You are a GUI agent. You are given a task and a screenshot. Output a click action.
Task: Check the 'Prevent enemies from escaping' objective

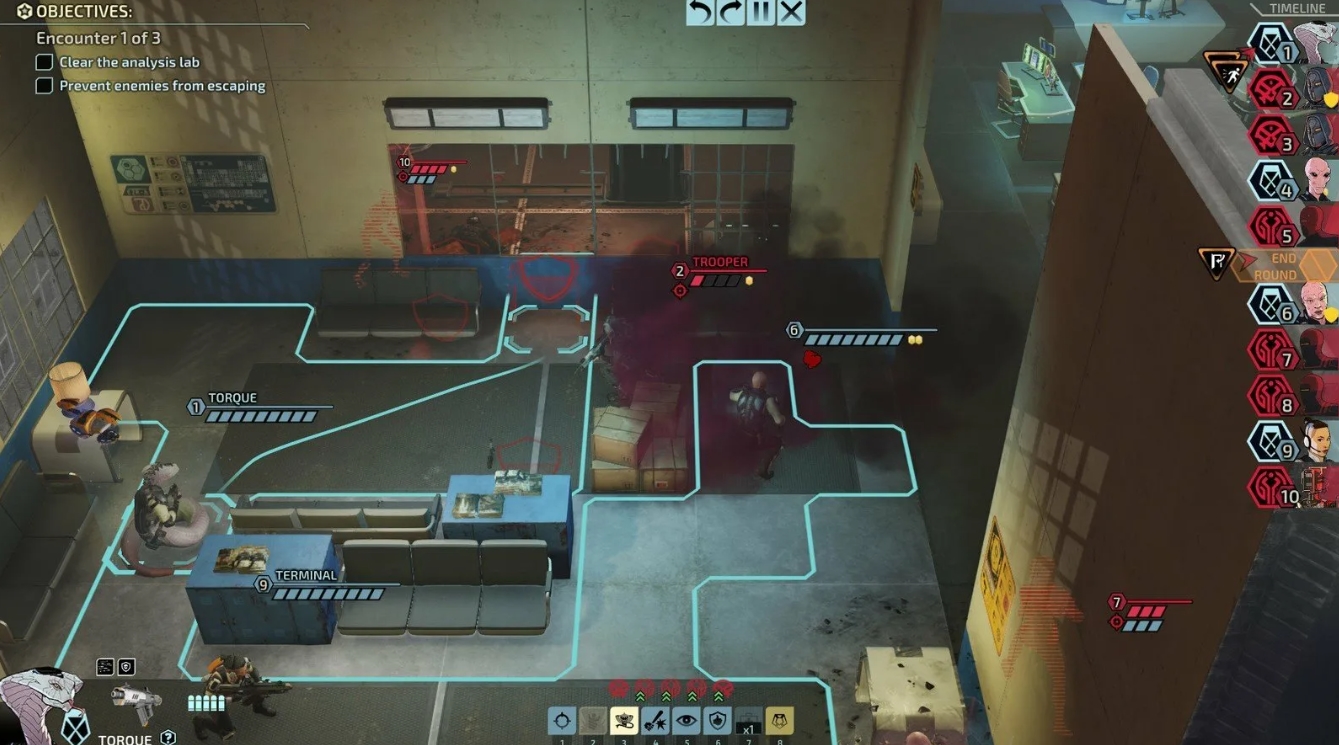(44, 86)
